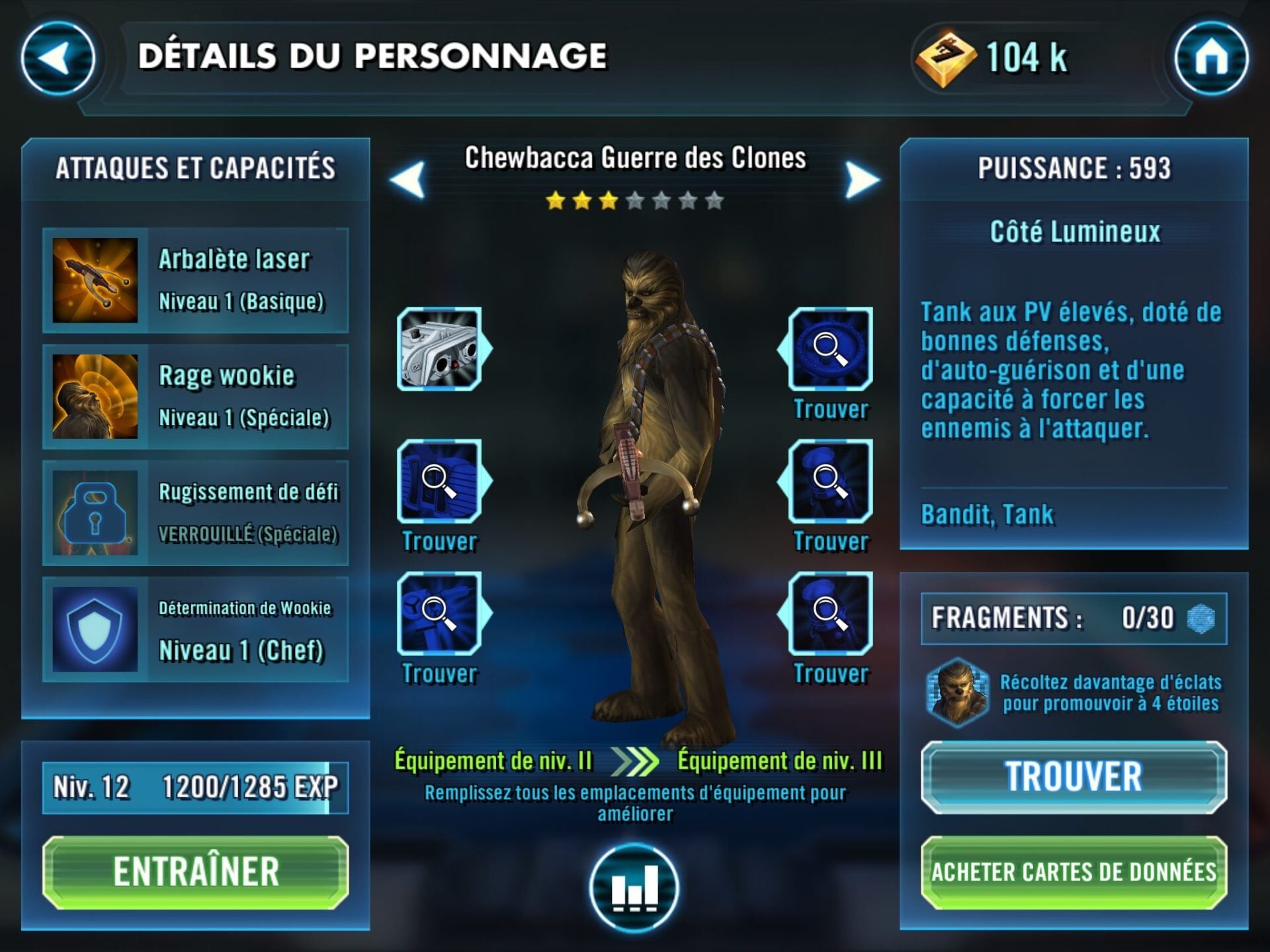This screenshot has height=952, width=1270.
Task: Open Détermination de Wookie leader ability
Action: pos(196,629)
